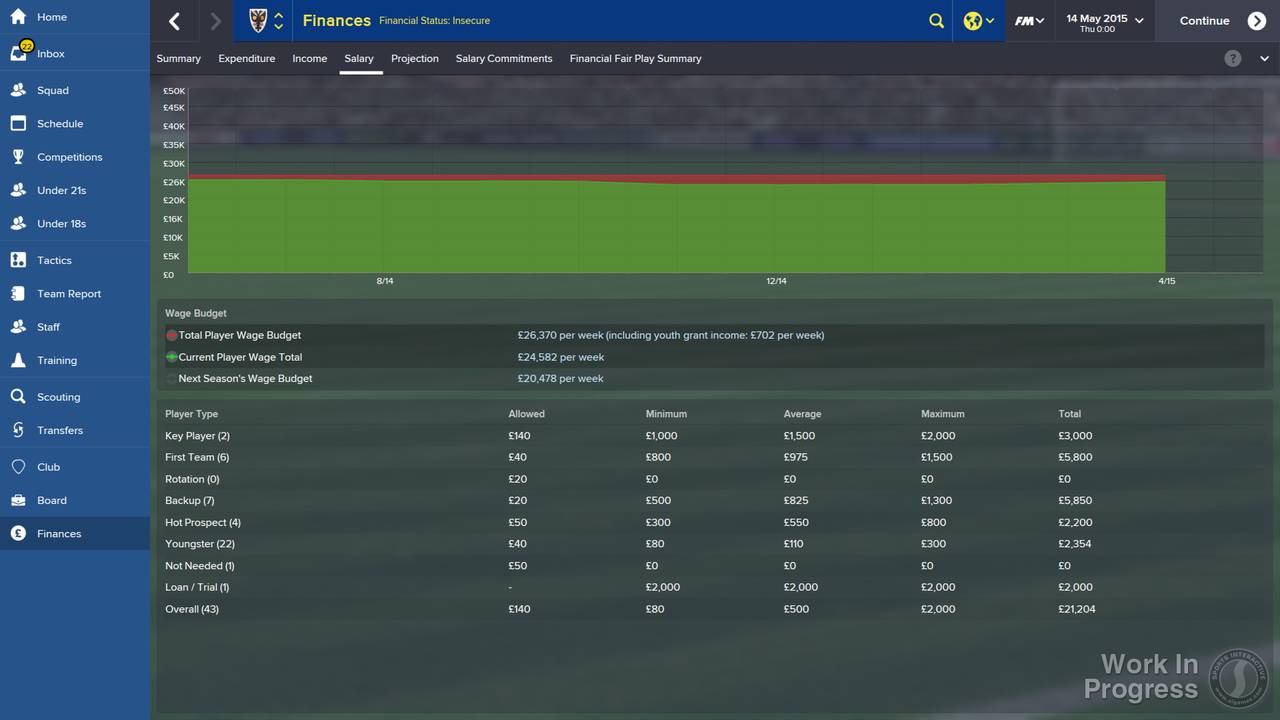The image size is (1280, 720).
Task: Expand the FM menu dropdown
Action: (1029, 20)
